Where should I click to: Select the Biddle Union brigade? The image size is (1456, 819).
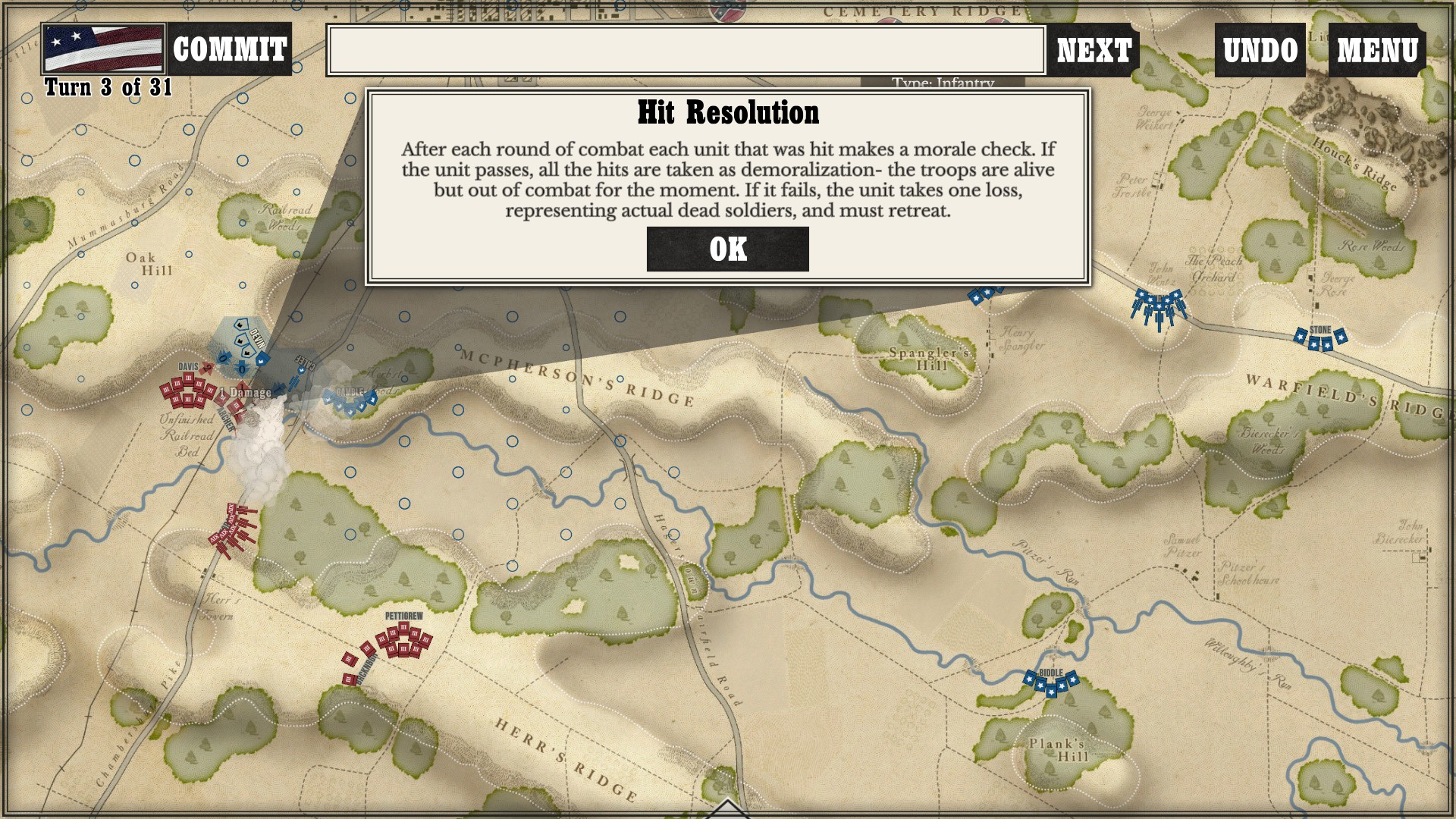pos(1051,683)
